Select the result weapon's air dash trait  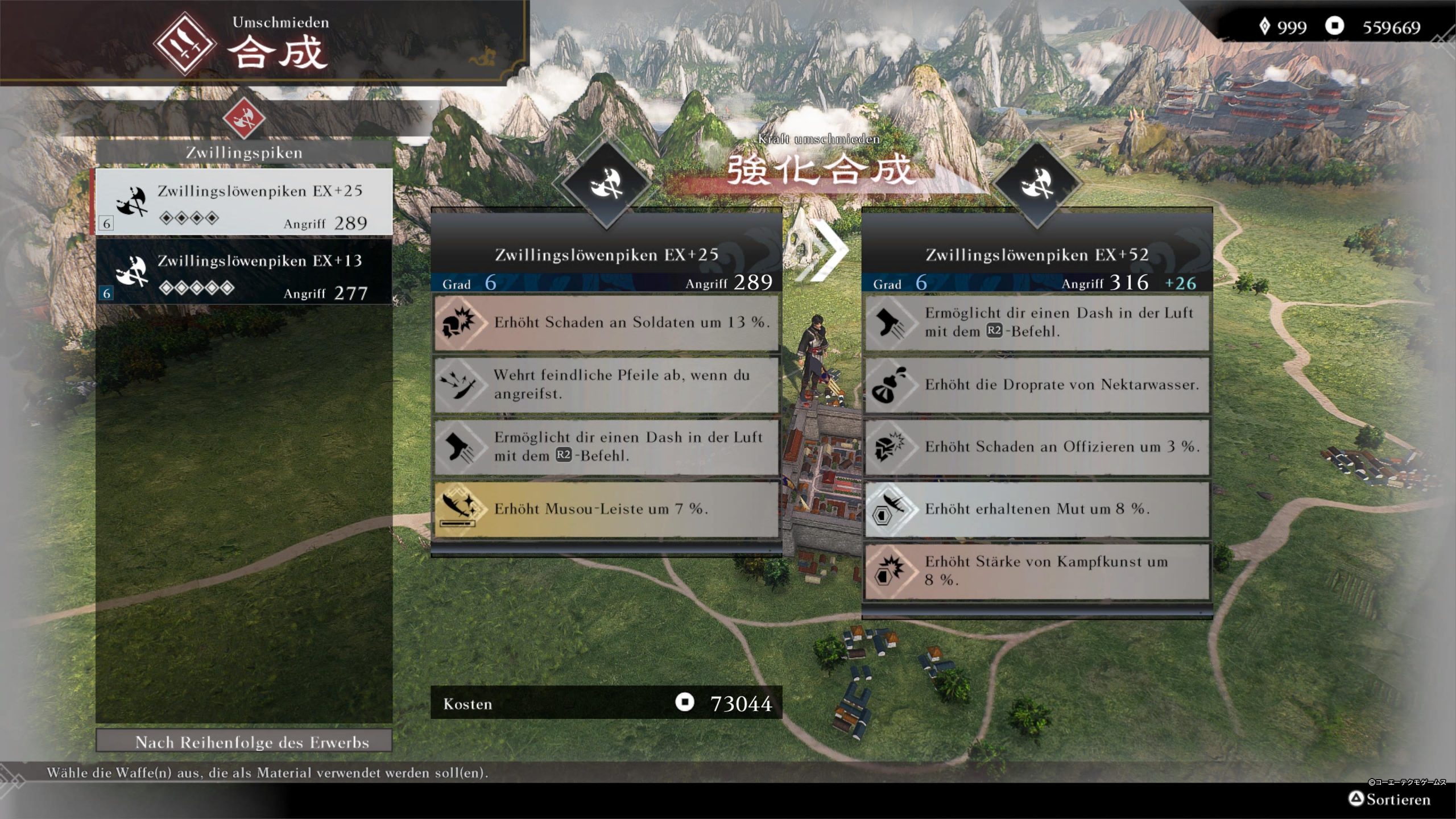tap(1036, 322)
